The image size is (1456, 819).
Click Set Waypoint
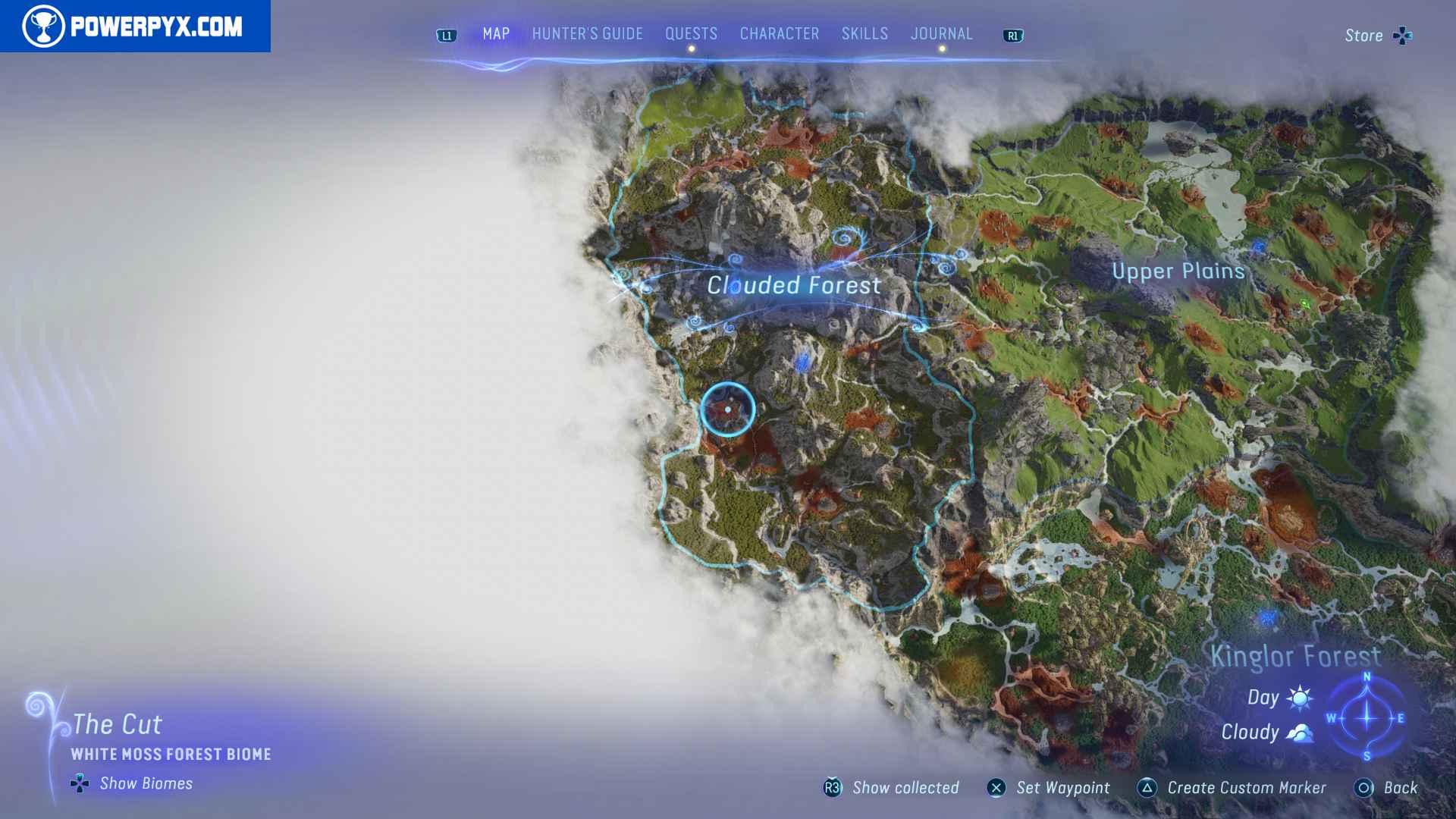pos(1065,787)
